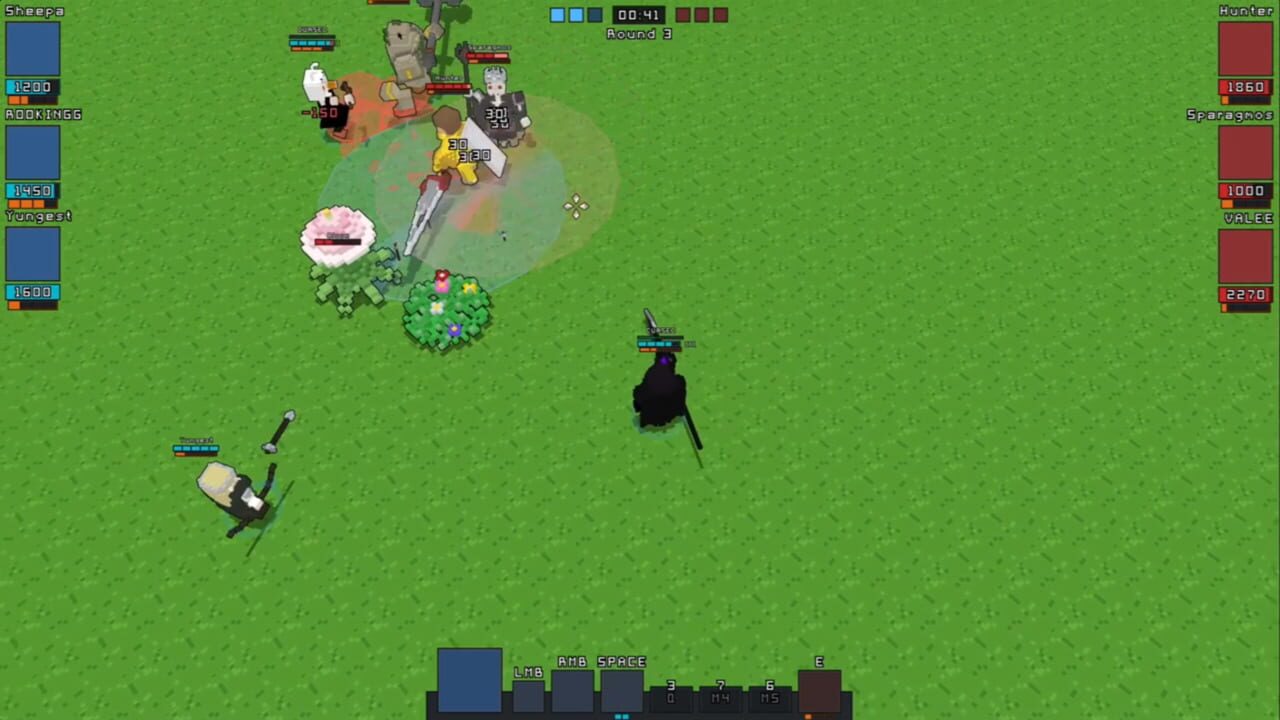Toggle the first blue round-win indicator square
The image size is (1280, 720).
[557, 14]
